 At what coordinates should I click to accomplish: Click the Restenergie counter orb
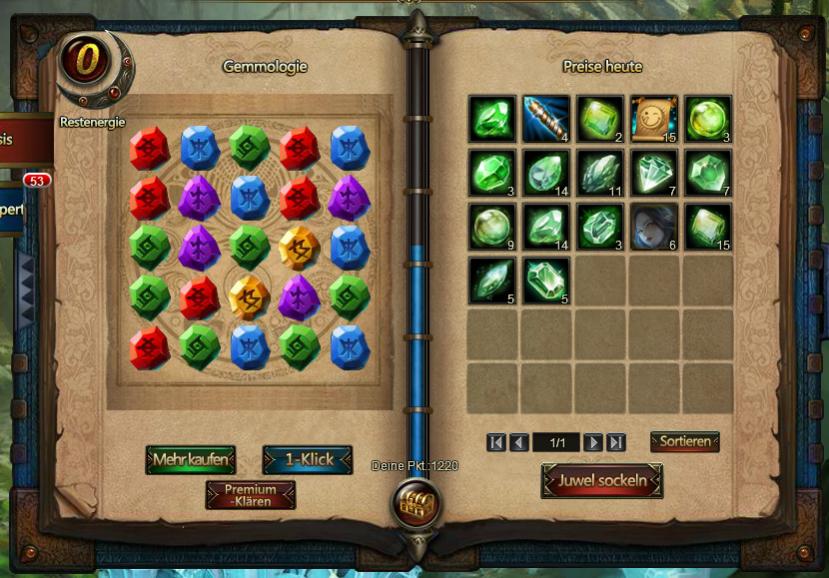coord(88,60)
